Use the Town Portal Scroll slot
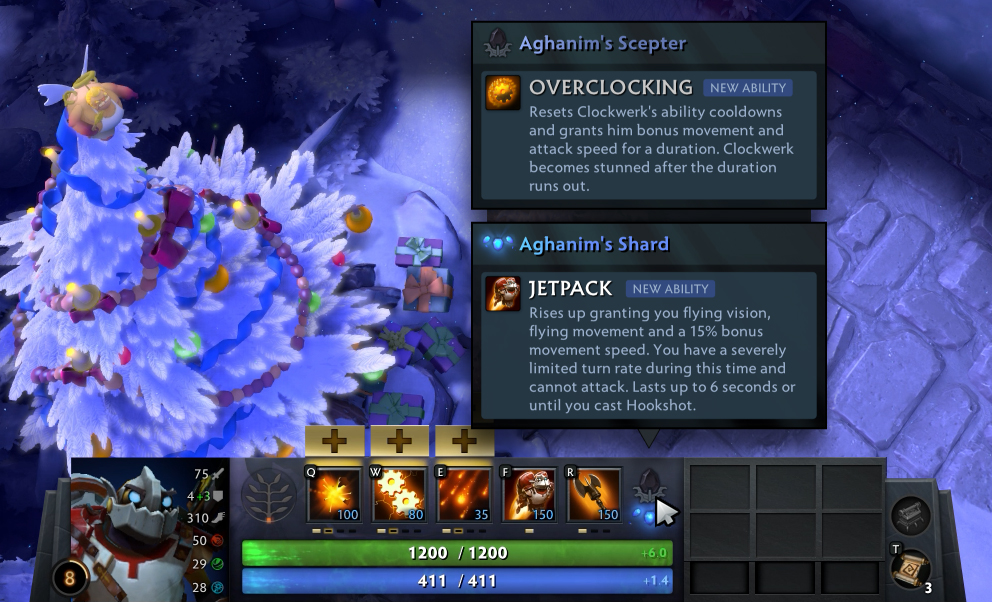This screenshot has width=992, height=602. click(910, 569)
